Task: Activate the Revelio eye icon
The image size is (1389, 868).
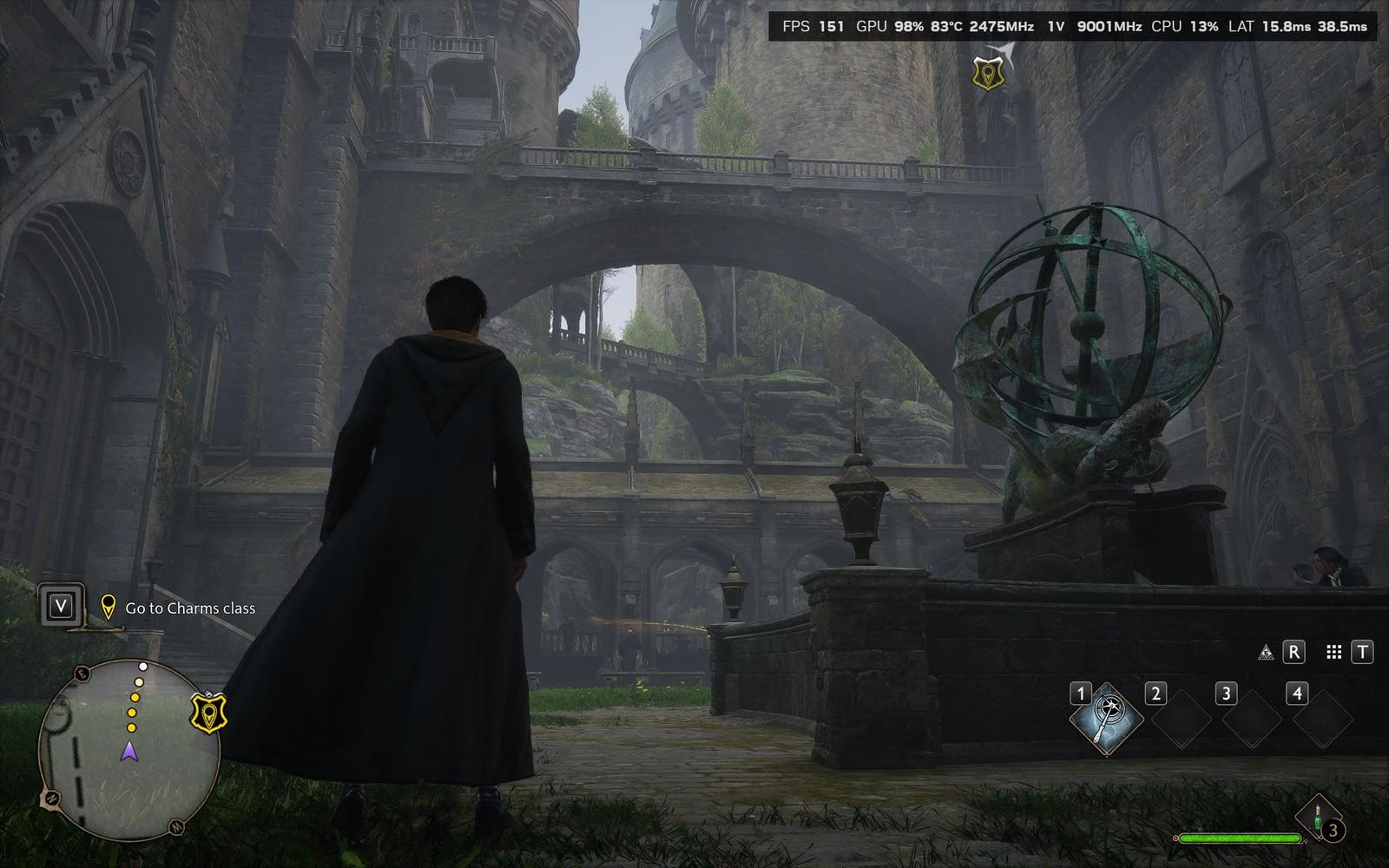Action: tap(1266, 653)
